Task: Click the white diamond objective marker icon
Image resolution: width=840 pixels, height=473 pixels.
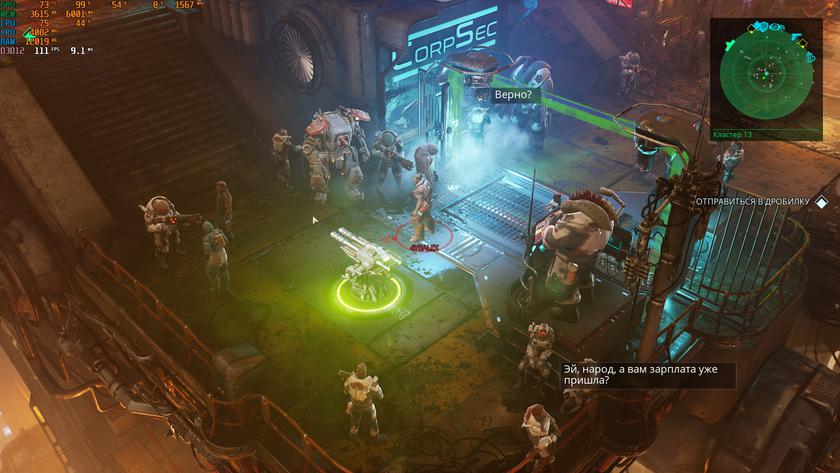Action: (x=821, y=201)
